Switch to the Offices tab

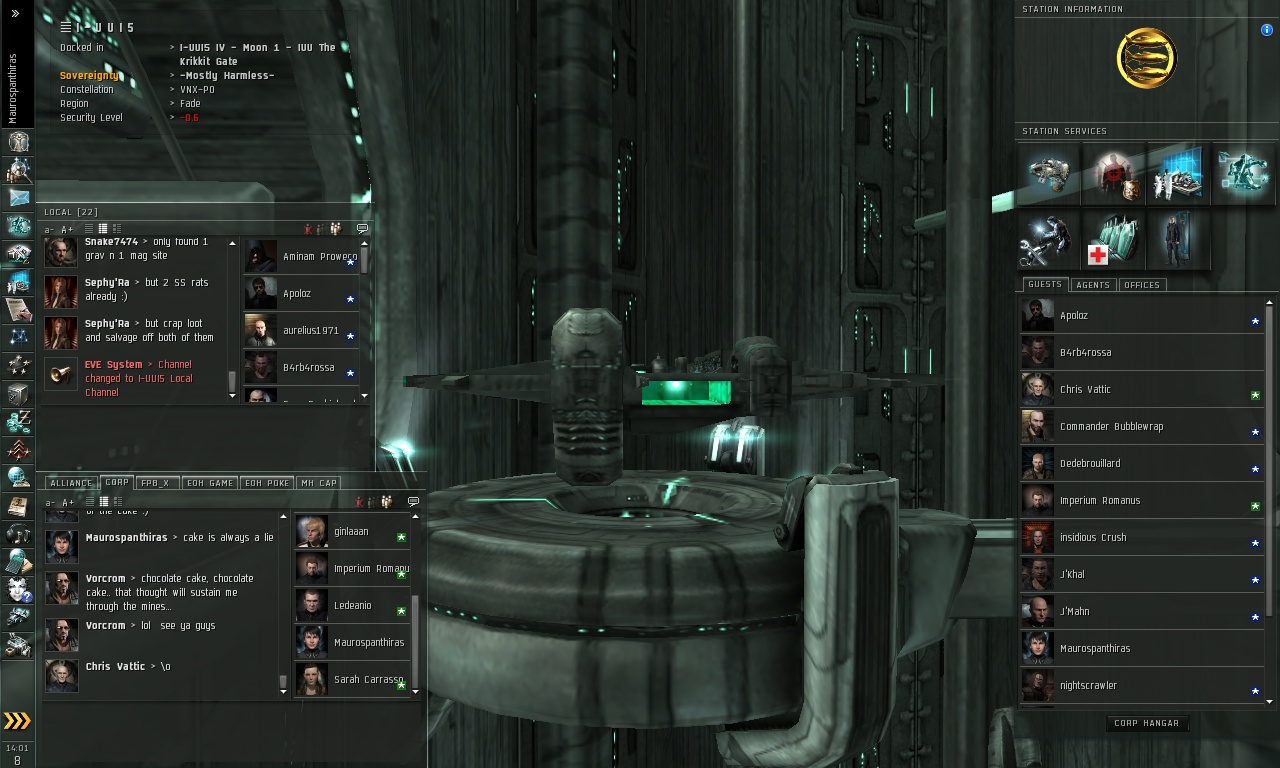(1141, 285)
